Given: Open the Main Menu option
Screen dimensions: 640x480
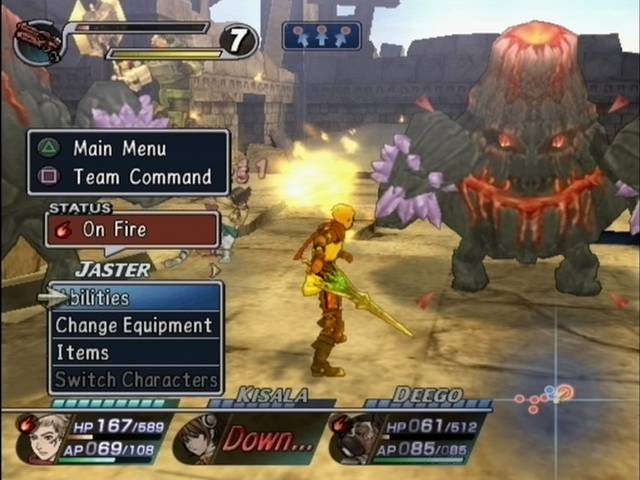Looking at the screenshot, I should [128, 148].
